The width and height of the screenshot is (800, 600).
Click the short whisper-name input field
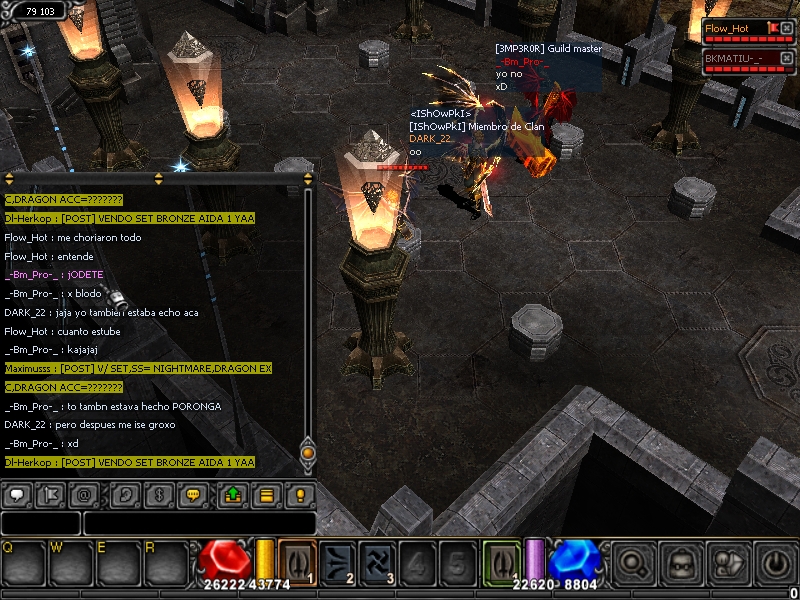(x=40, y=523)
